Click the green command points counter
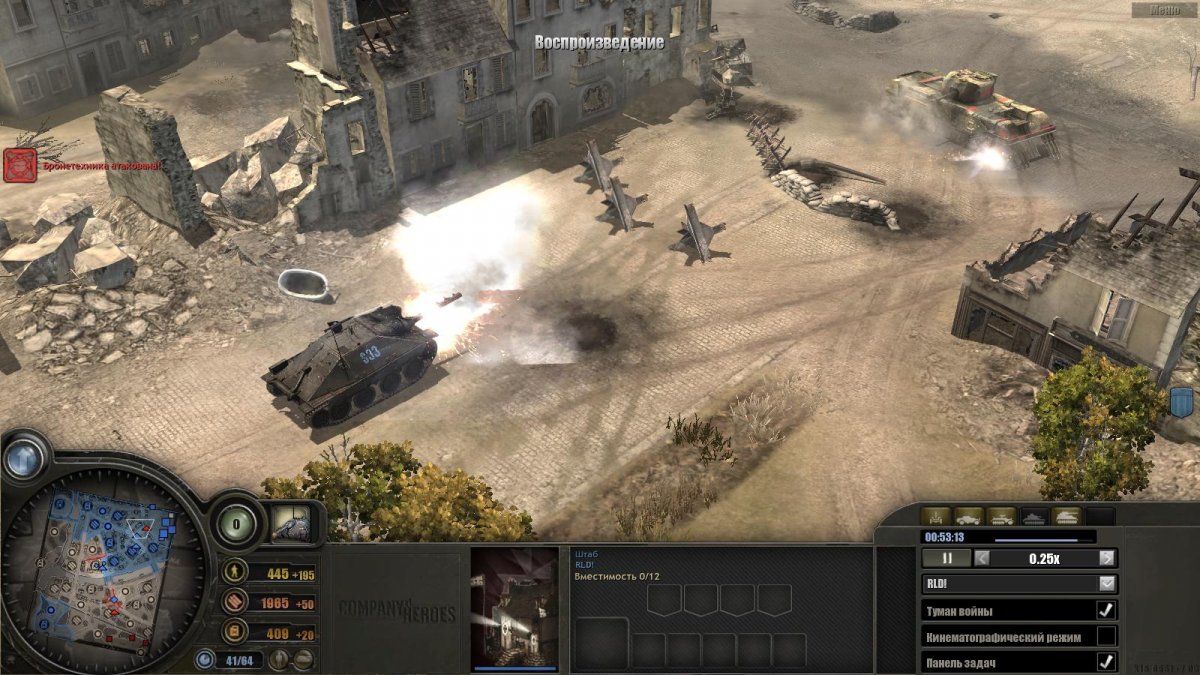This screenshot has width=1200, height=675. [236, 522]
